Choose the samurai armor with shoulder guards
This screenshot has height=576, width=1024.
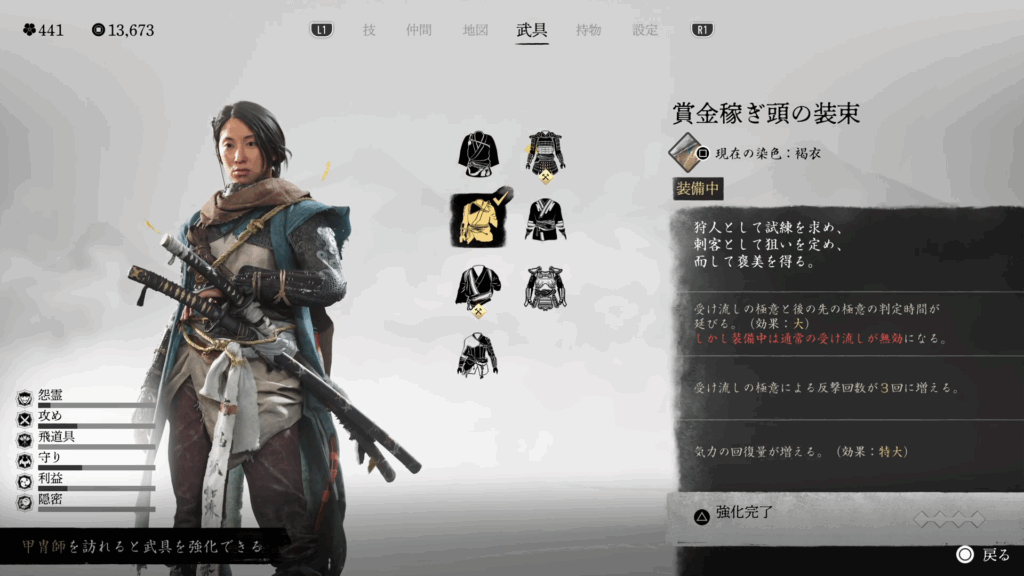(545, 154)
